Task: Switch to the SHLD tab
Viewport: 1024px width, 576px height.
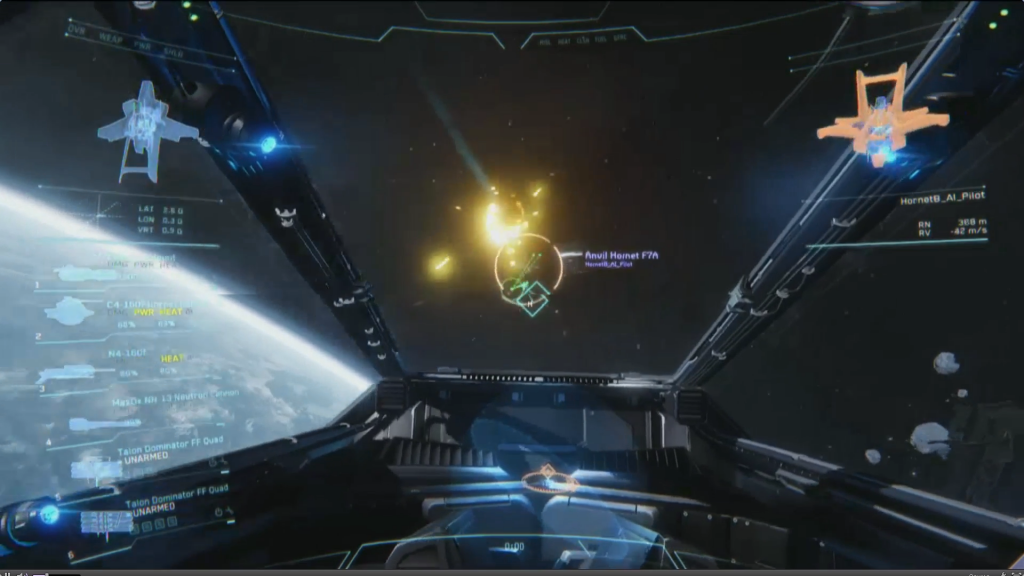Action: coord(173,53)
